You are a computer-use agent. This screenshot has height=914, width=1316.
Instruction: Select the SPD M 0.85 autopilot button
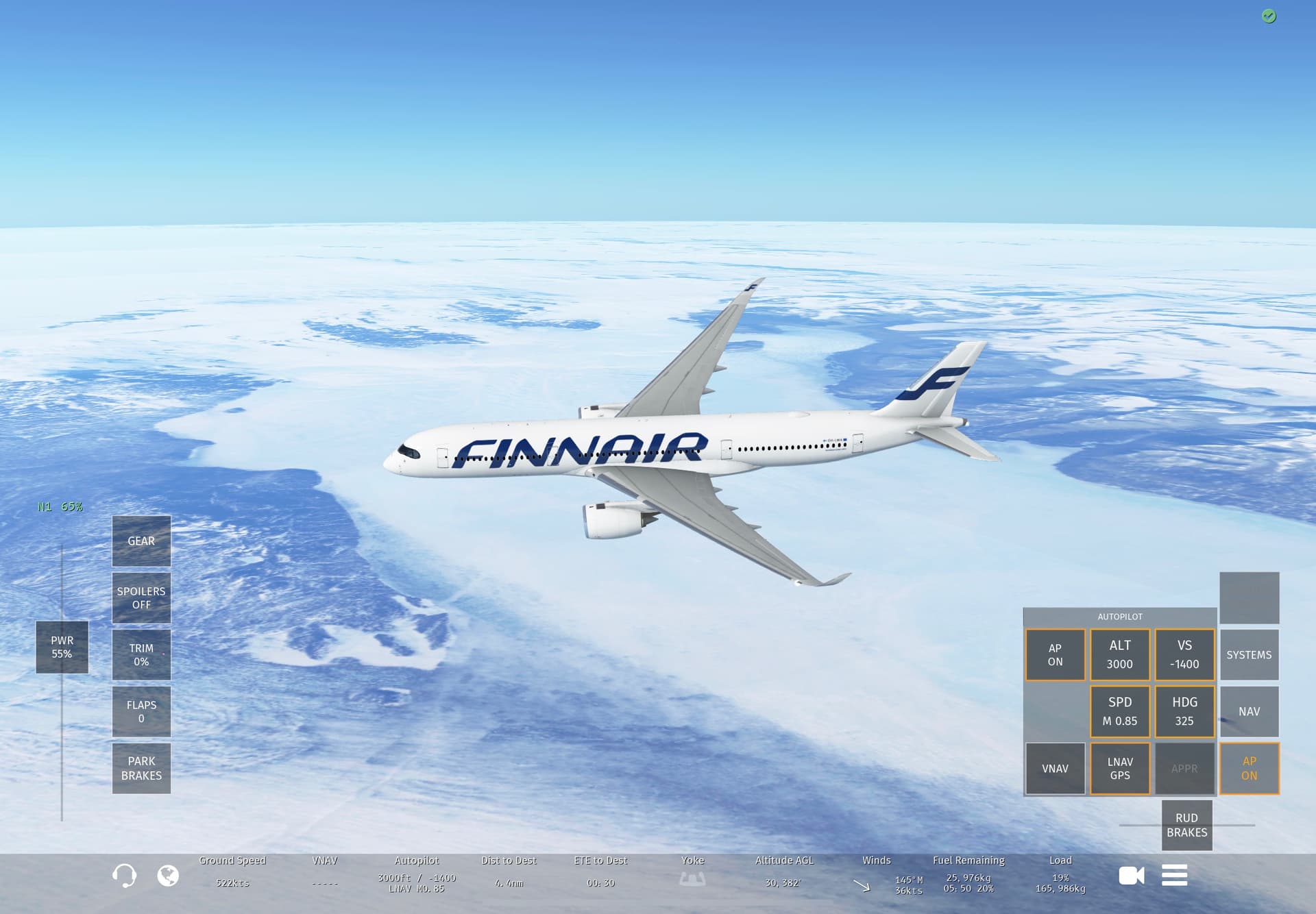tap(1119, 712)
